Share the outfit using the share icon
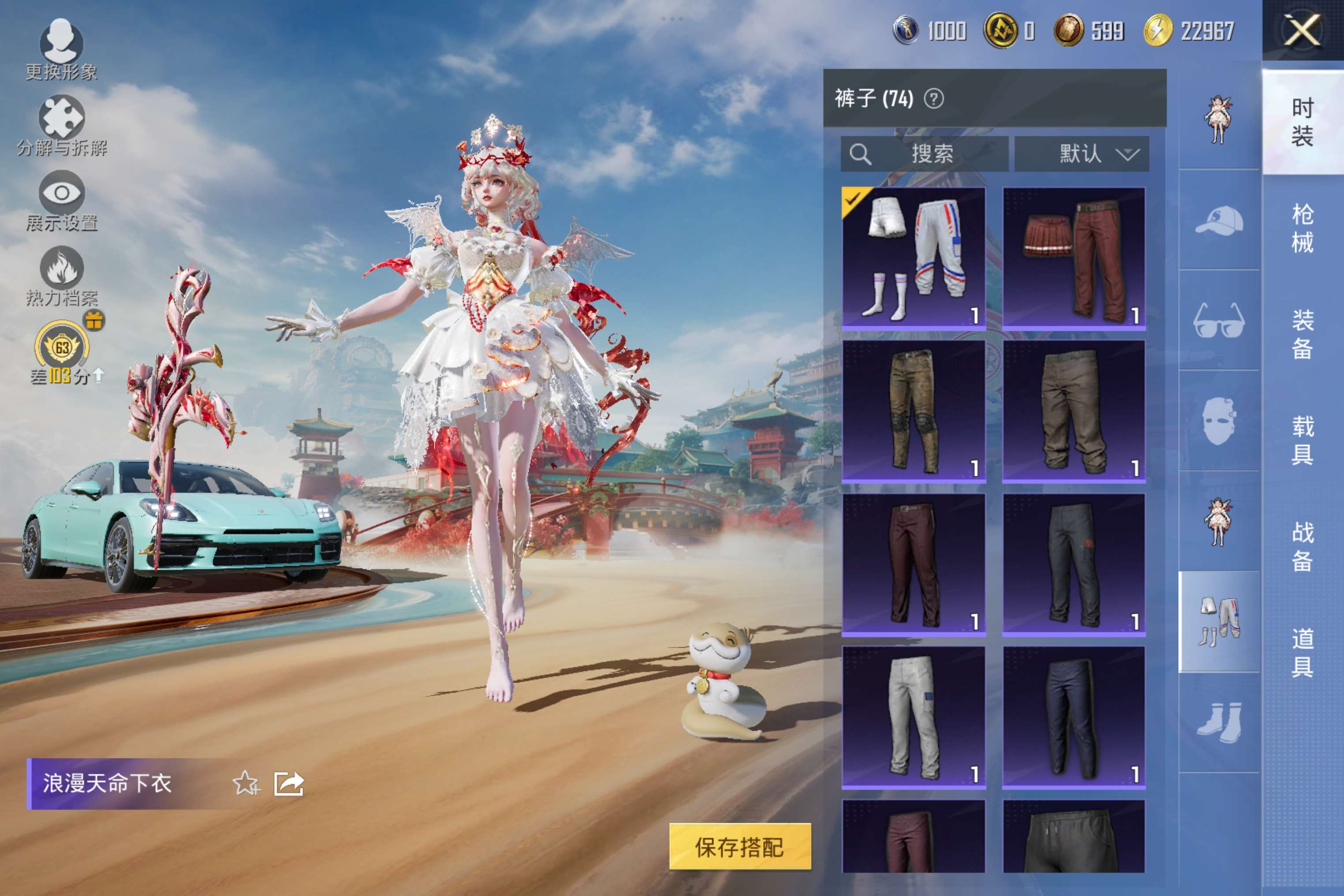 288,783
